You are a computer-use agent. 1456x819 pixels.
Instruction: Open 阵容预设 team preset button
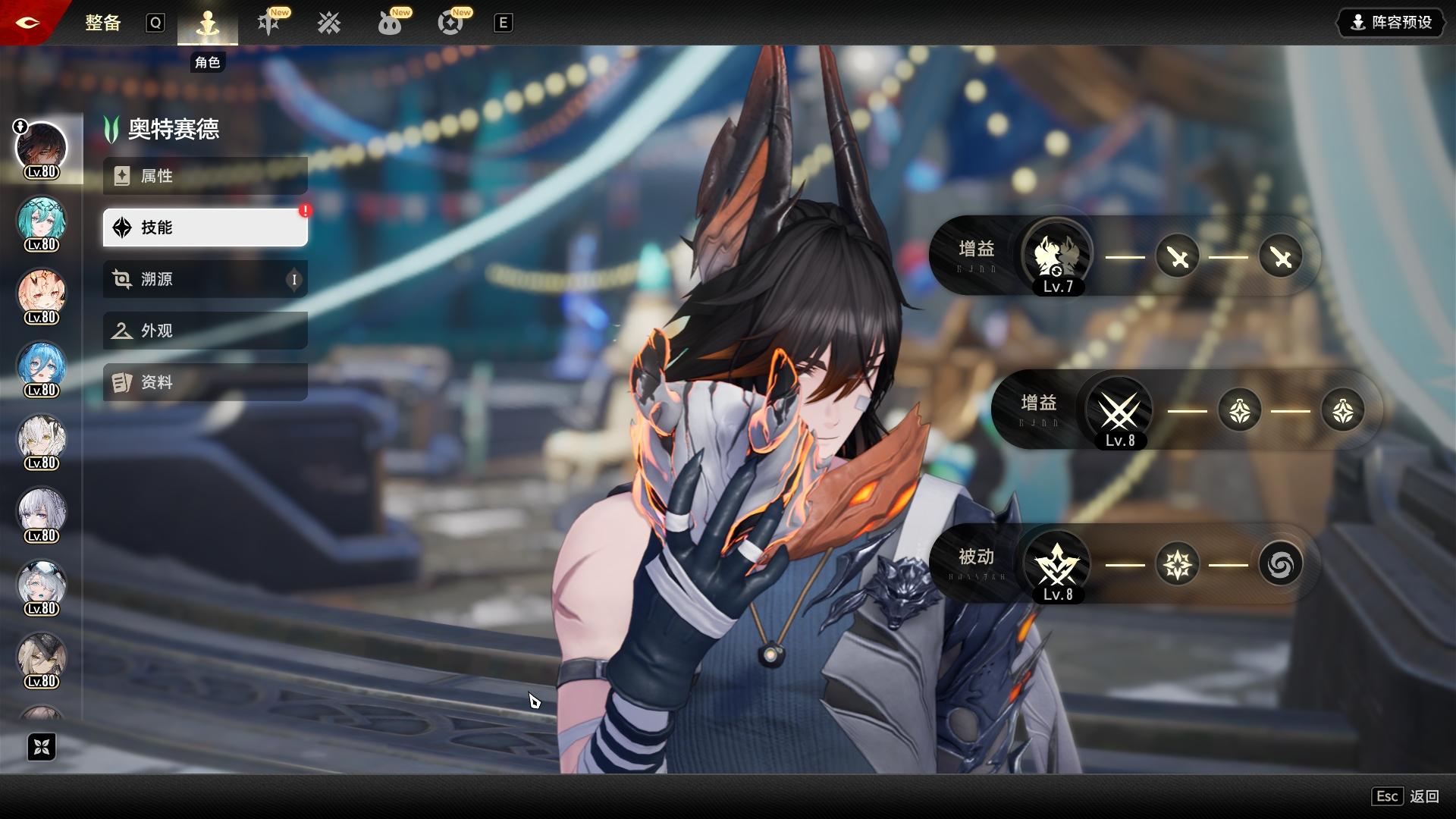click(x=1392, y=23)
